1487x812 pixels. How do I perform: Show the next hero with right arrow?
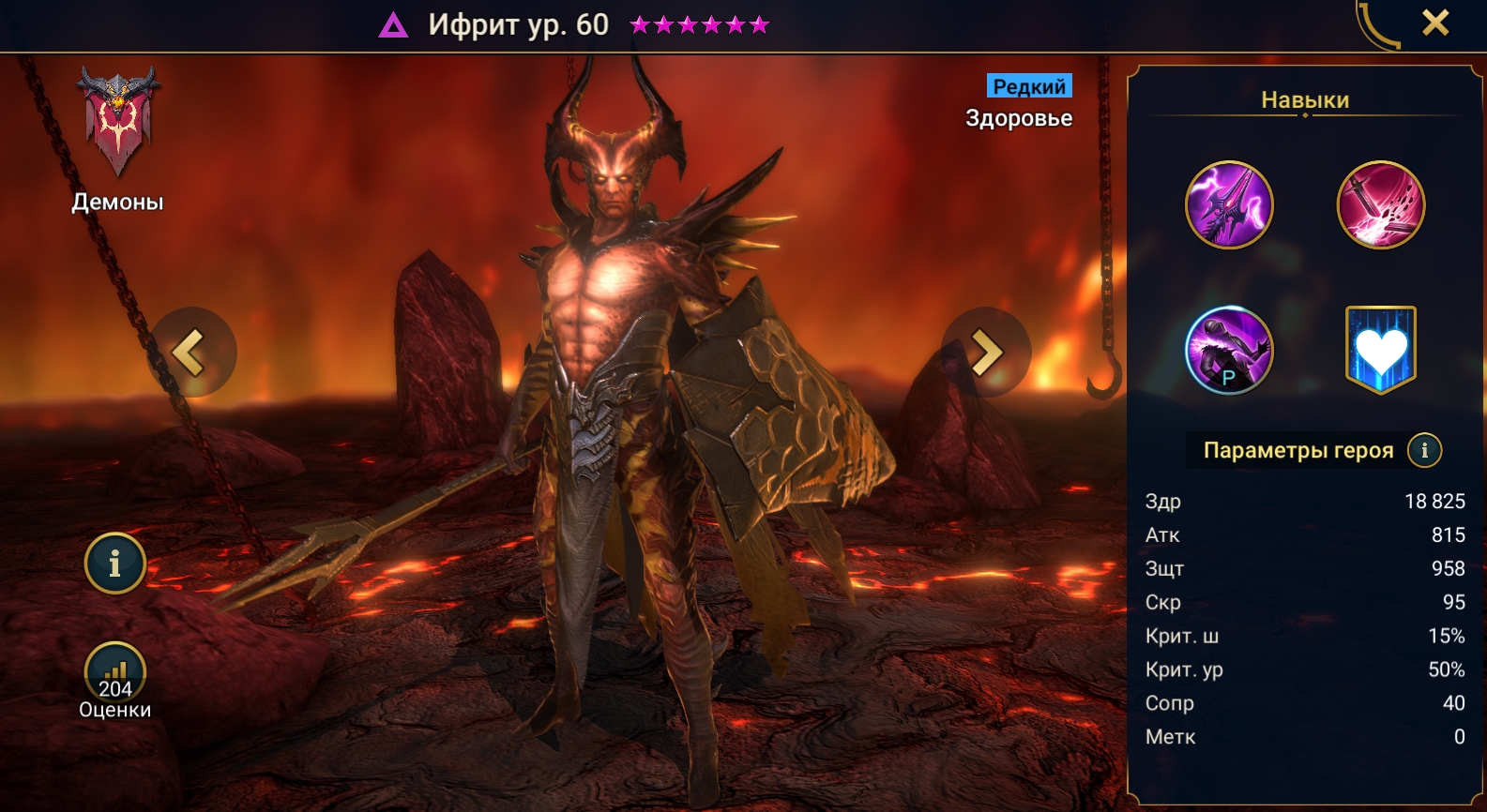(986, 353)
